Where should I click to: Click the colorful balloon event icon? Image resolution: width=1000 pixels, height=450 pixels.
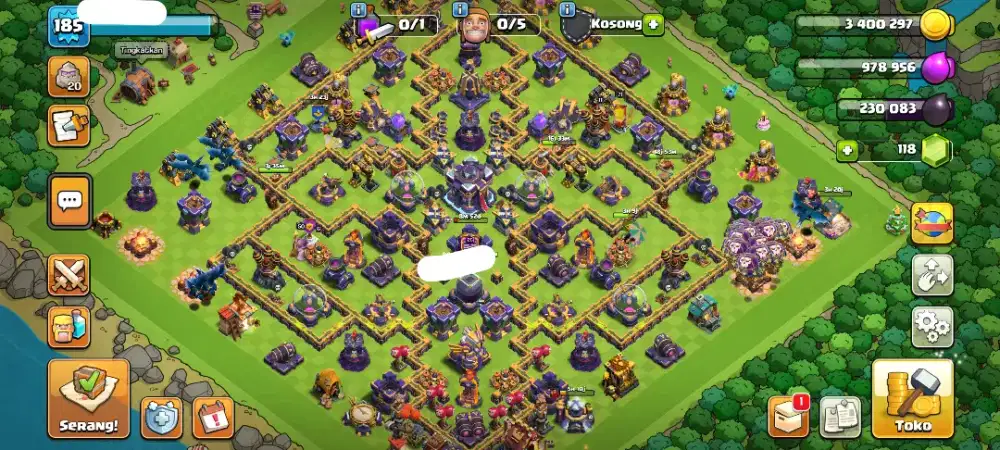(931, 222)
